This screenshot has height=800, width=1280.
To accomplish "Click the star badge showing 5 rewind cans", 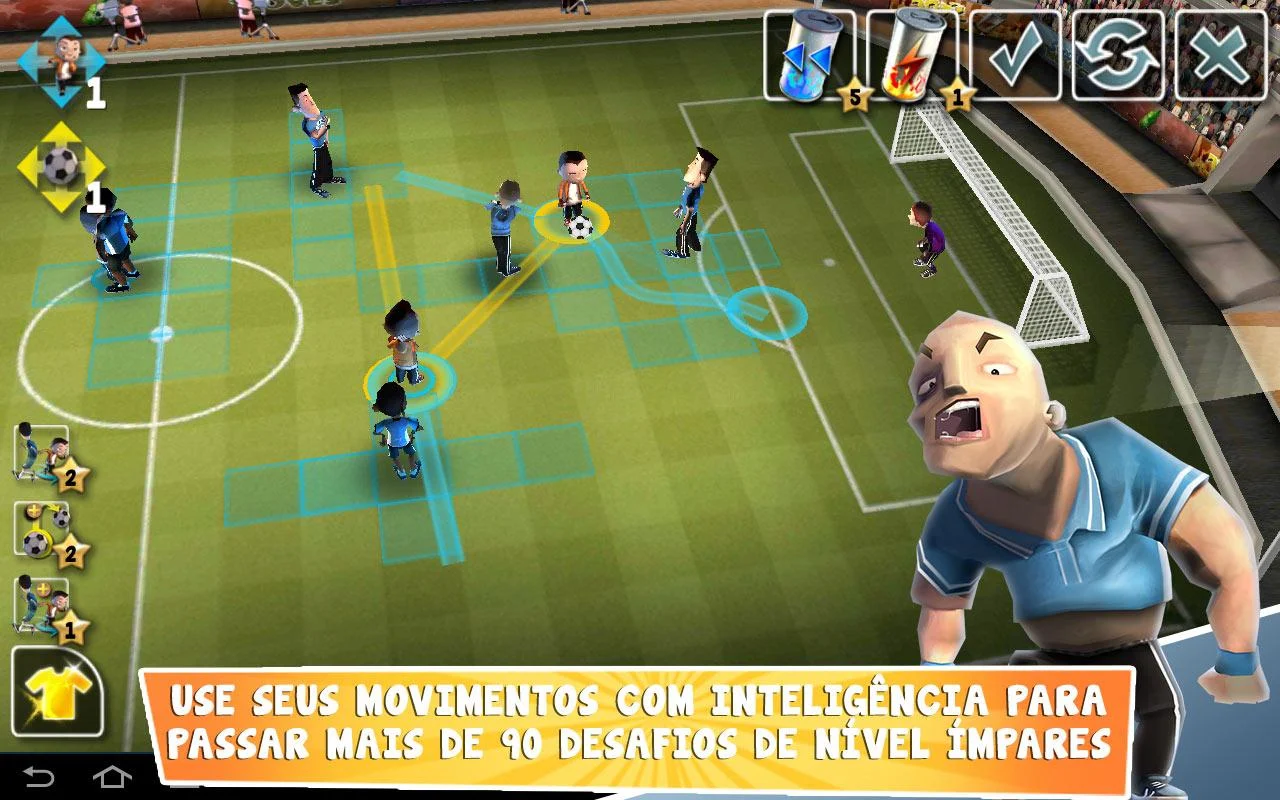I will 855,92.
